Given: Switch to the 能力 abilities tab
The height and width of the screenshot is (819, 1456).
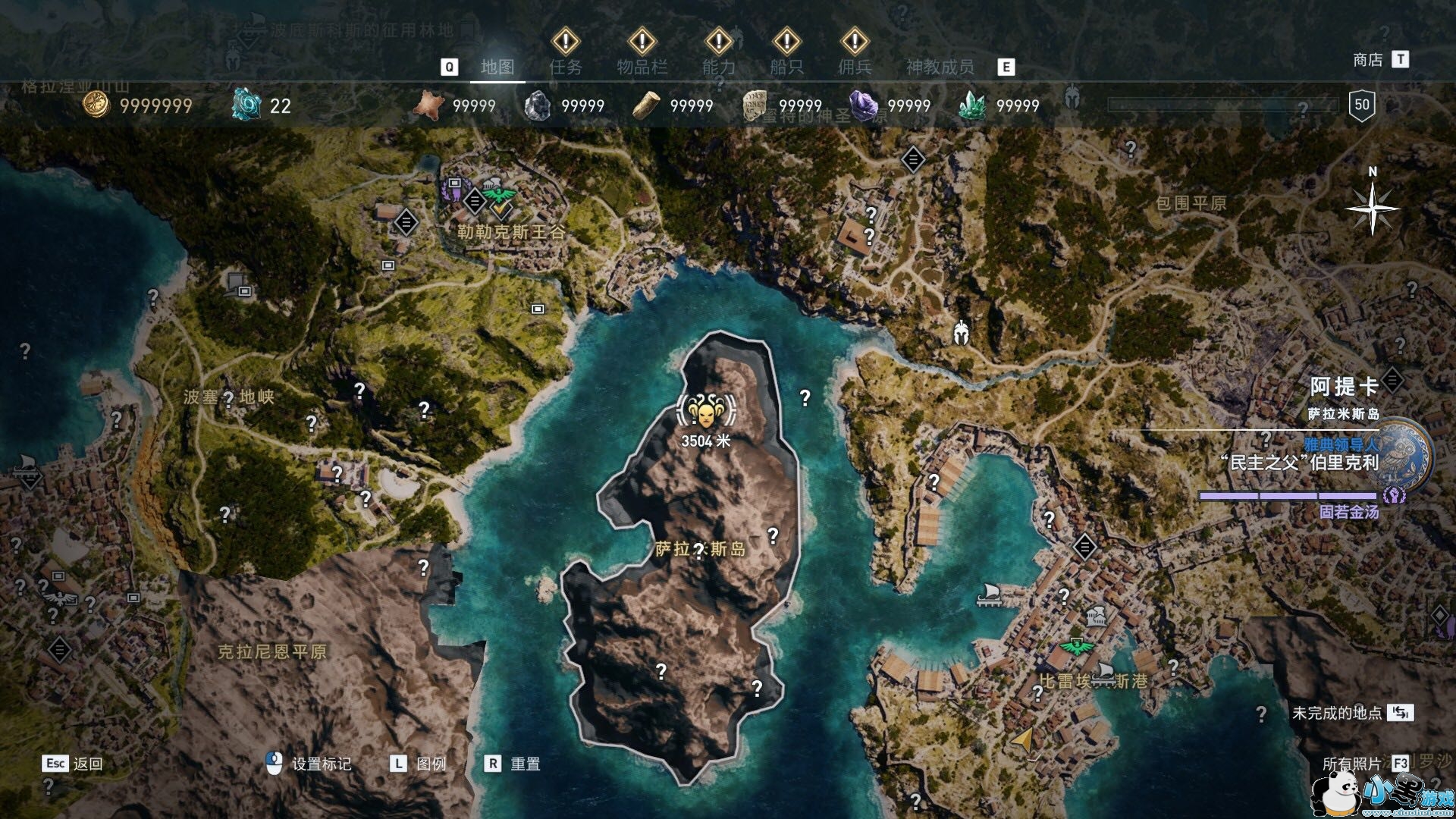Looking at the screenshot, I should pyautogui.click(x=718, y=67).
